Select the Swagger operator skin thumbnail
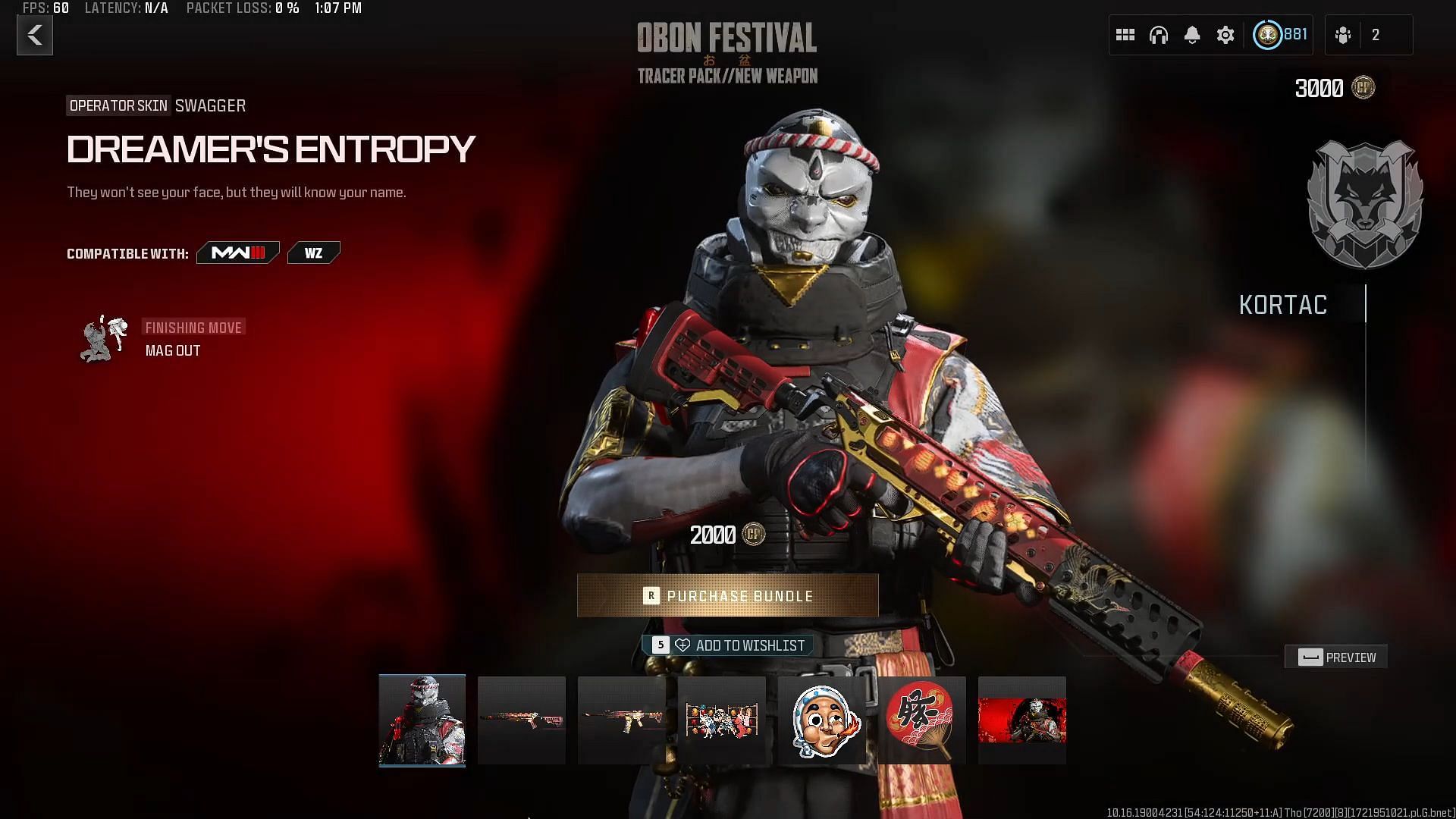Screen dimensions: 1456x819 point(422,720)
